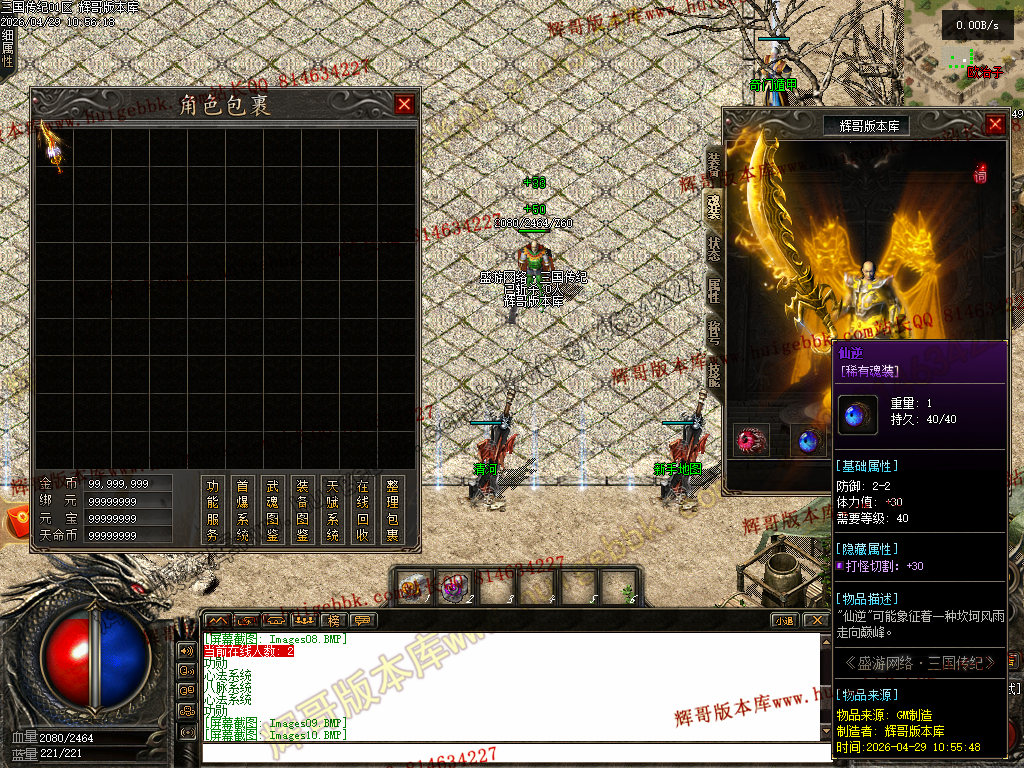Open the 装备图鉴 codex

[302, 510]
